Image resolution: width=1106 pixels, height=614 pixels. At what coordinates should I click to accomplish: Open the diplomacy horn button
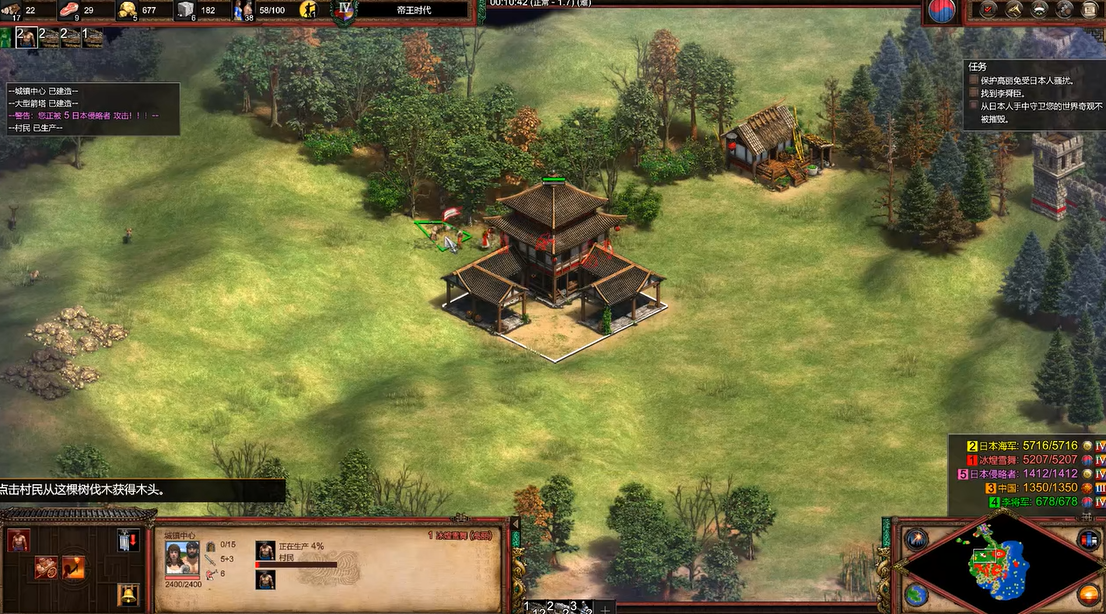[x=1014, y=10]
